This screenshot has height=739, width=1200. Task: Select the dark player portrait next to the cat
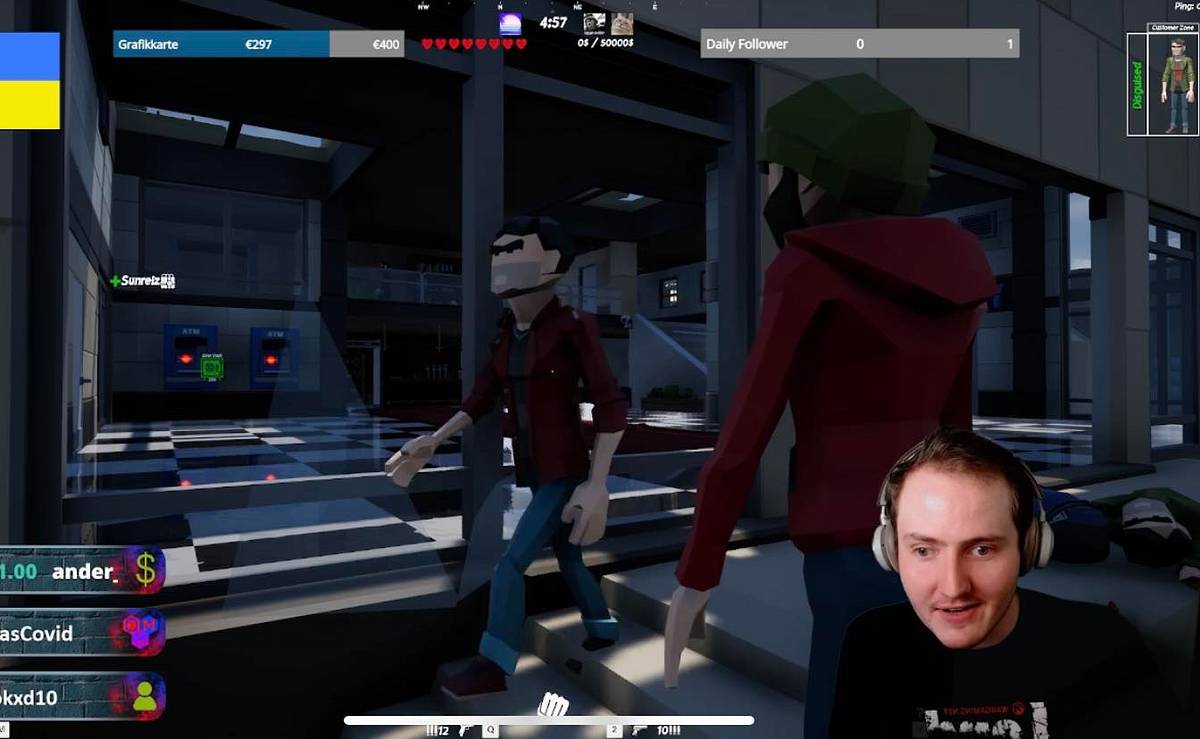(594, 23)
